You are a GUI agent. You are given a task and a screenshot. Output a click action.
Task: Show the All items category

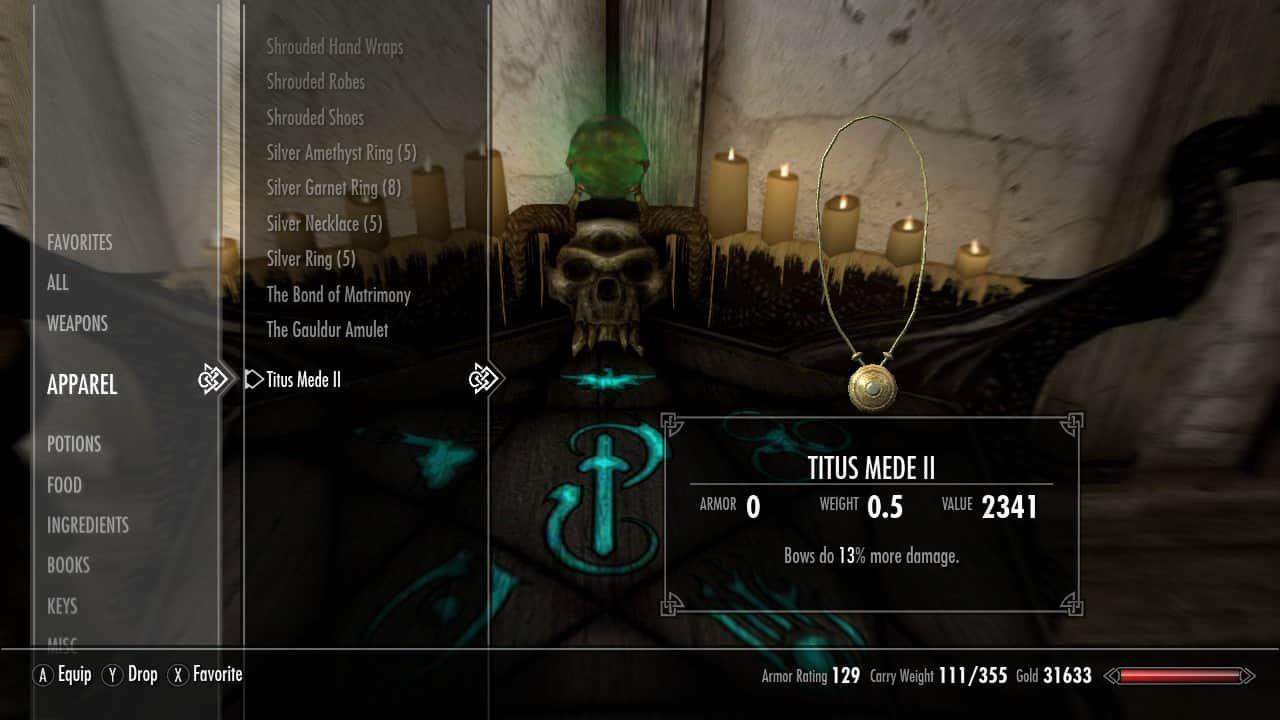[58, 283]
